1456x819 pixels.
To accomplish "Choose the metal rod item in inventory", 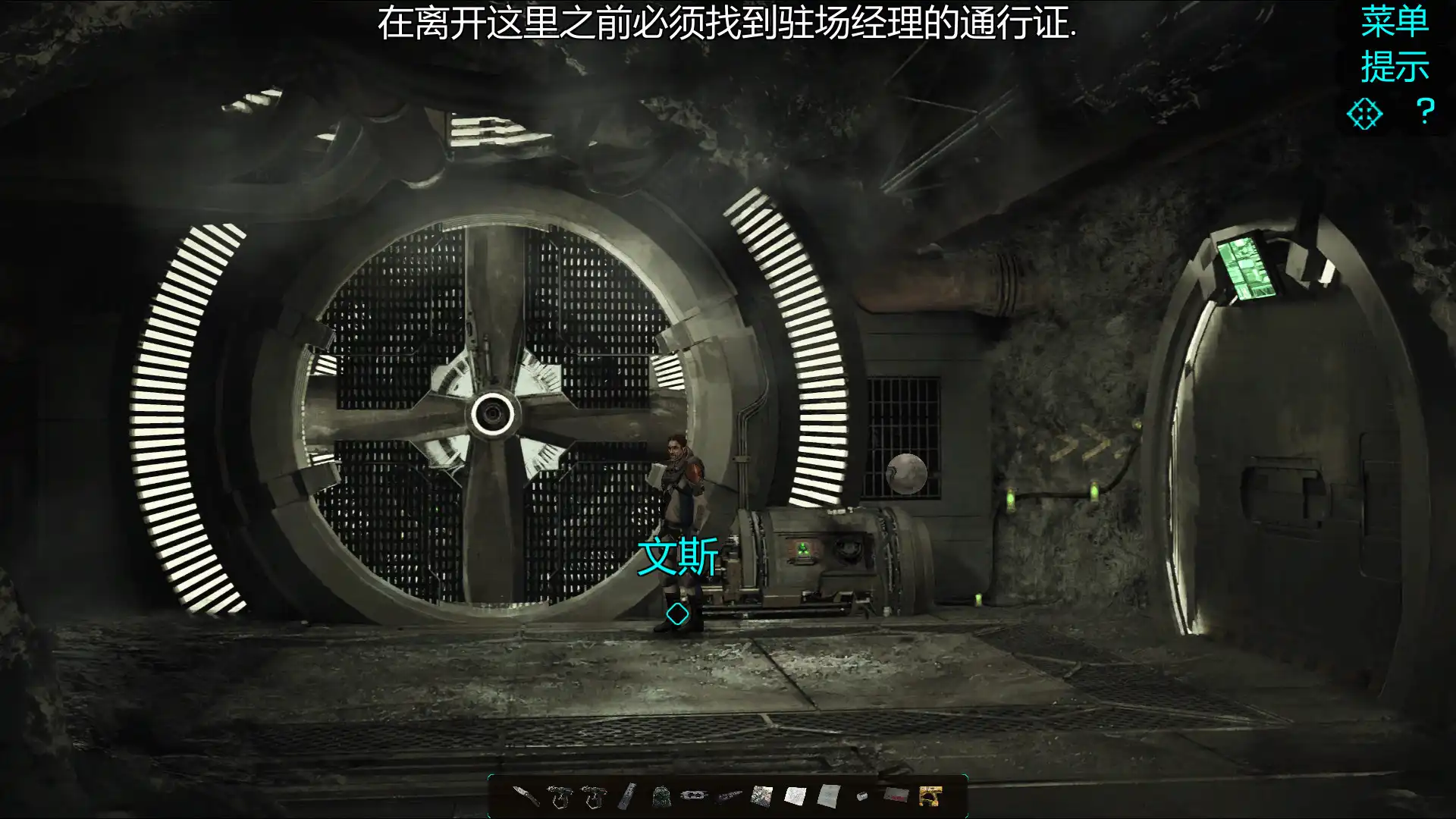I will 628,796.
